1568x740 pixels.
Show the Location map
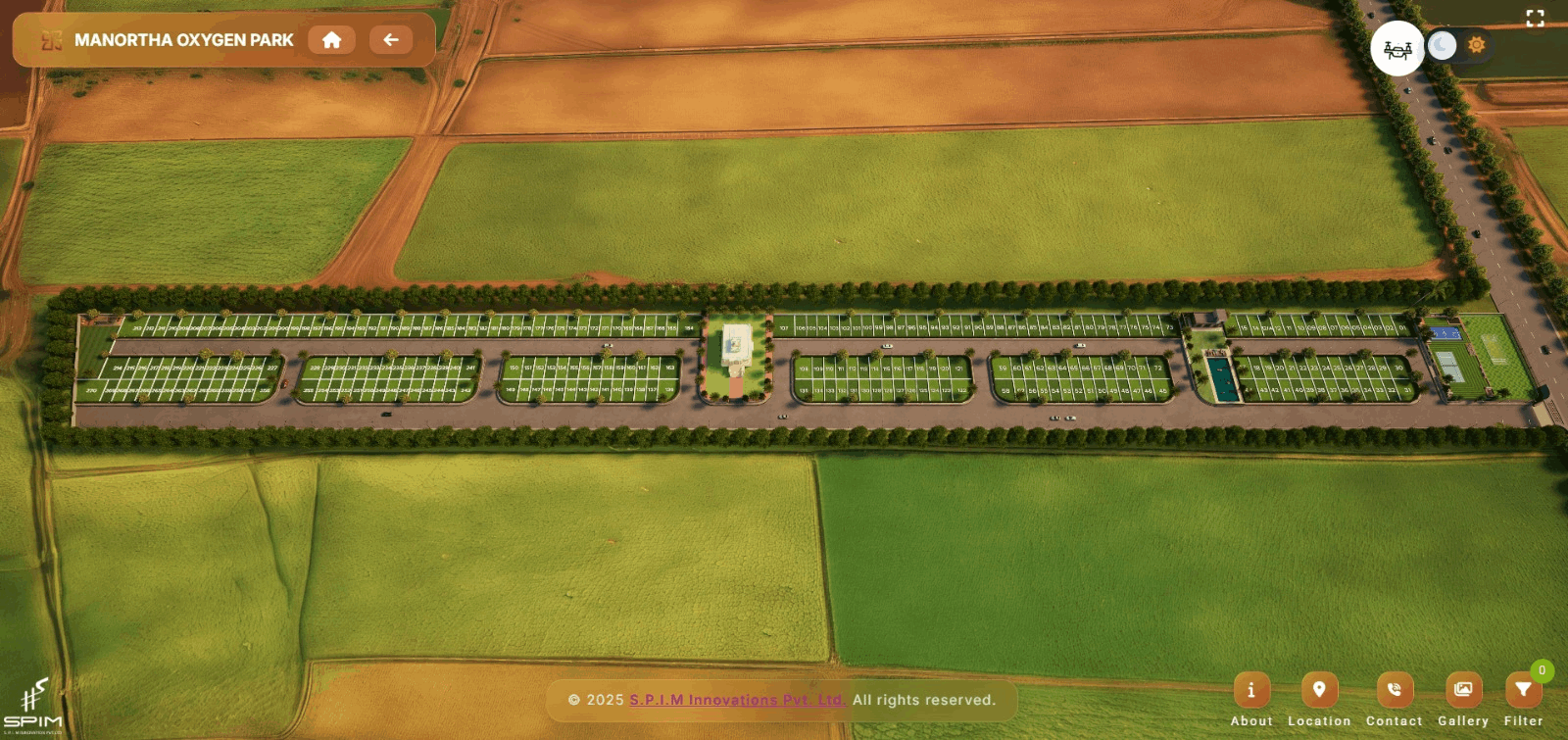[x=1319, y=691]
